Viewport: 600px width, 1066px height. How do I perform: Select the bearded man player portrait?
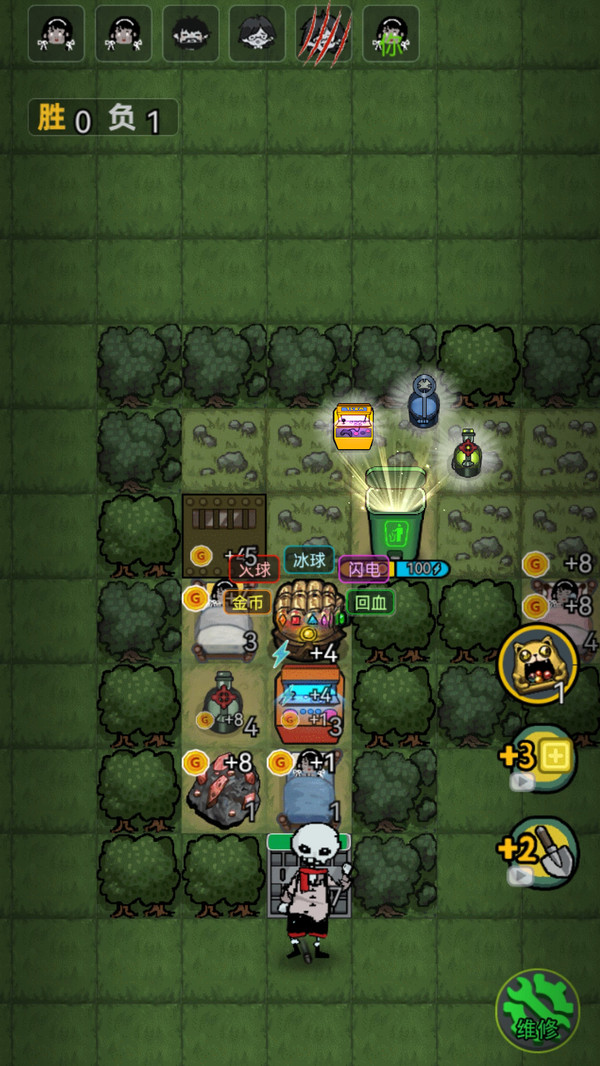click(x=190, y=34)
